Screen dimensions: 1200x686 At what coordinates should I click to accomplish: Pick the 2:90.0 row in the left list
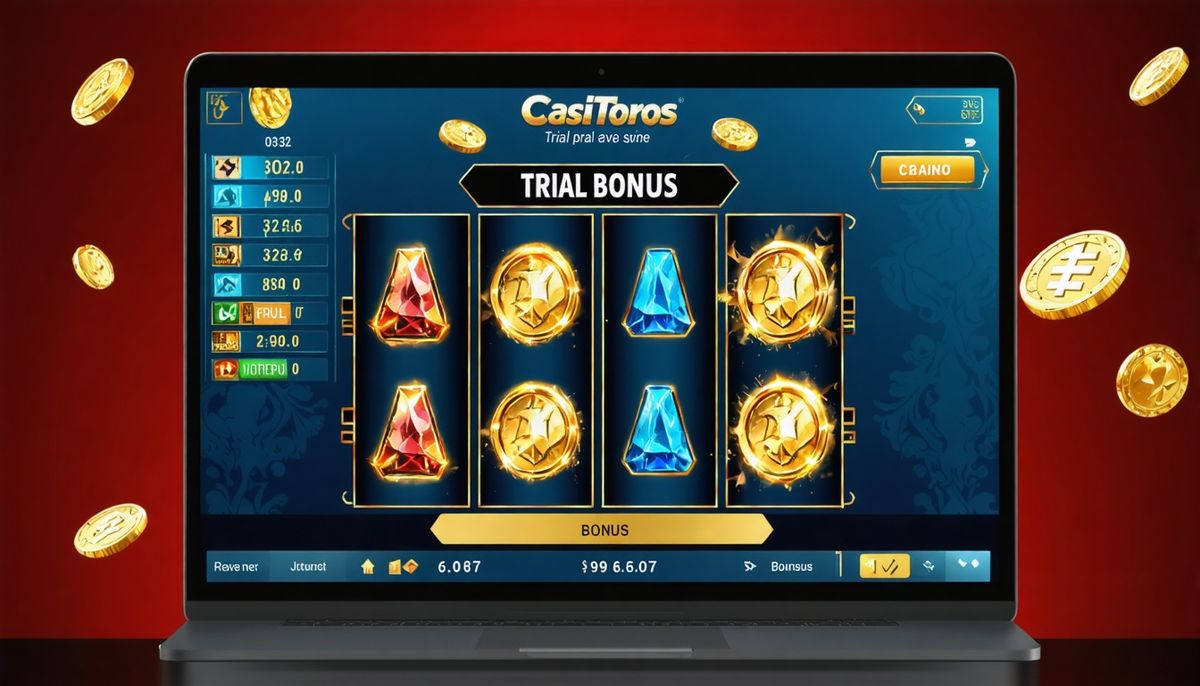(267, 341)
